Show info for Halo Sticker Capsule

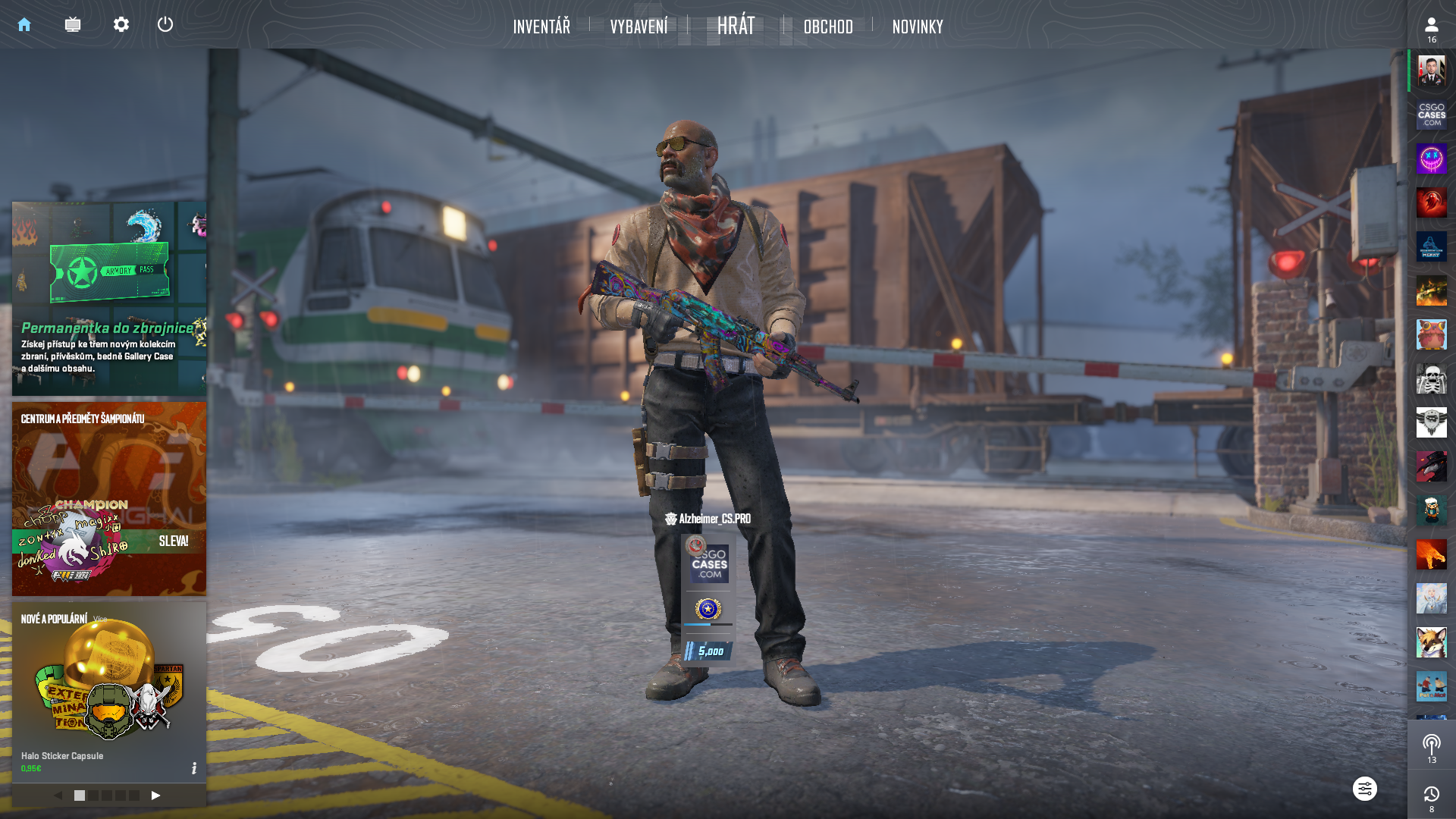[x=194, y=768]
